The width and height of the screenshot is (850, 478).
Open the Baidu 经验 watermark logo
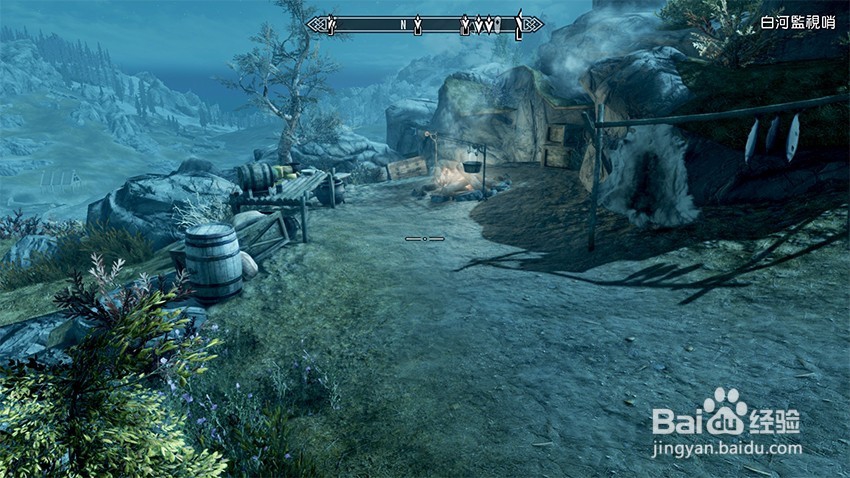pos(726,417)
